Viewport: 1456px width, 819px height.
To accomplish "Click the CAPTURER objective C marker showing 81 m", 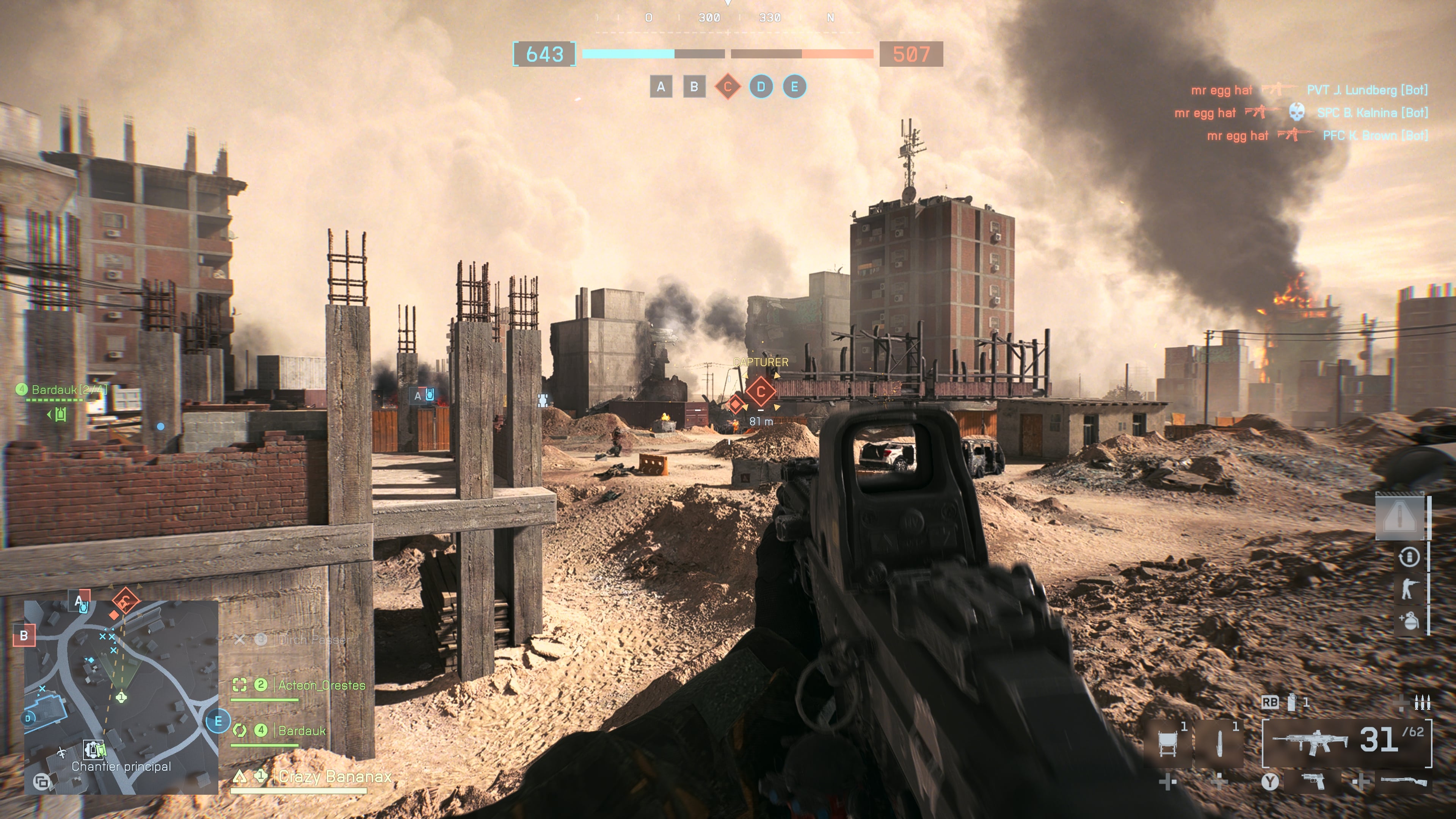I will [x=760, y=392].
